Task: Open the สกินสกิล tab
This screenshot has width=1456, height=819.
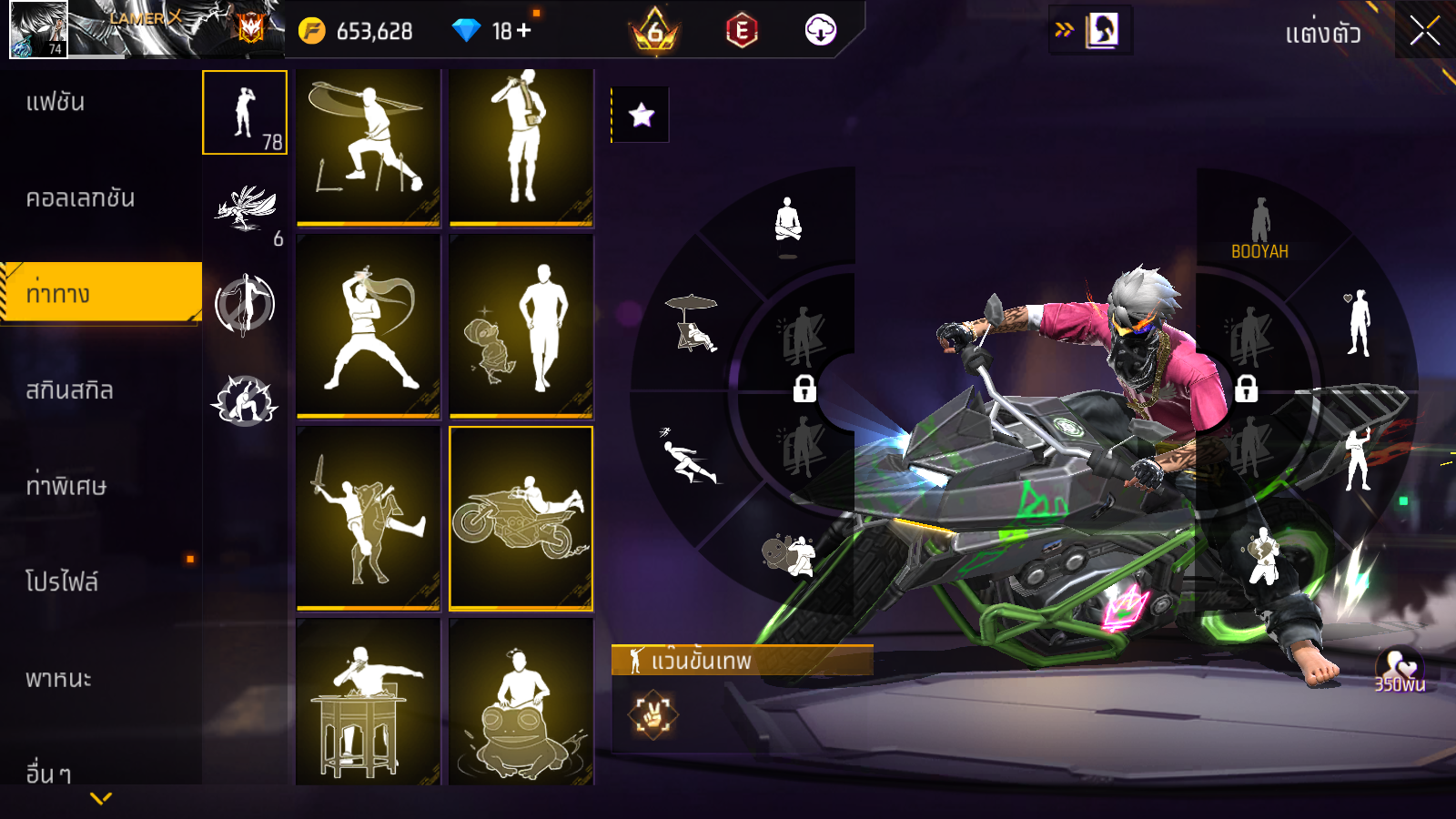Action: [70, 390]
